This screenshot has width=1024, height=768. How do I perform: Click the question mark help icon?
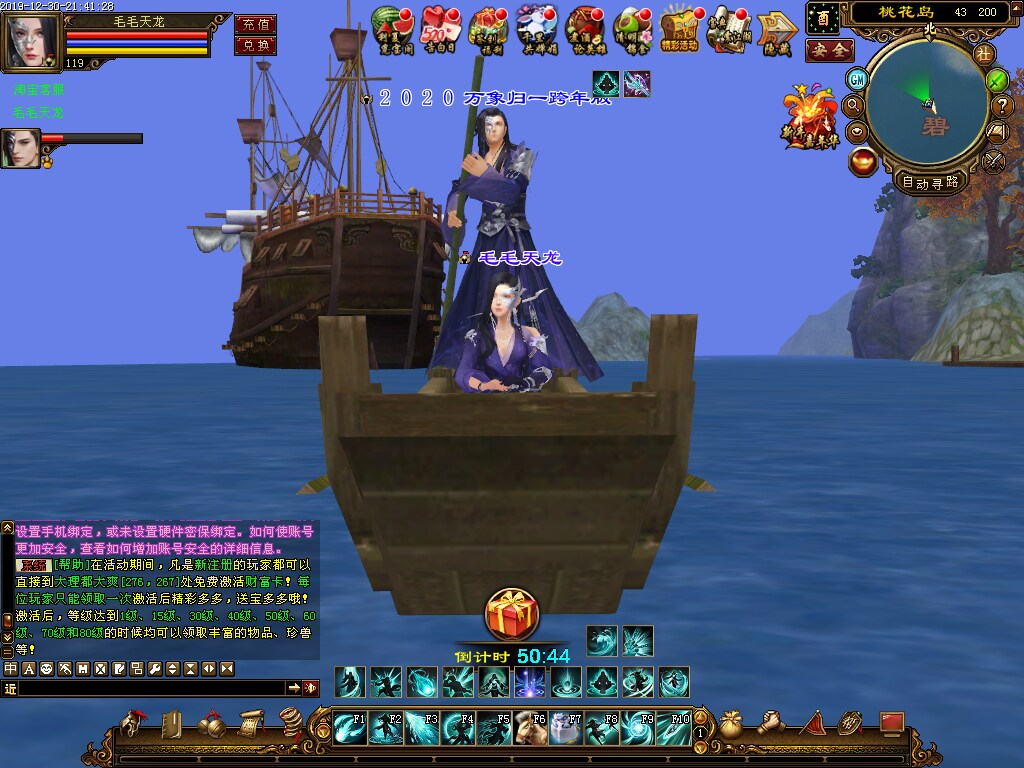click(x=1001, y=105)
